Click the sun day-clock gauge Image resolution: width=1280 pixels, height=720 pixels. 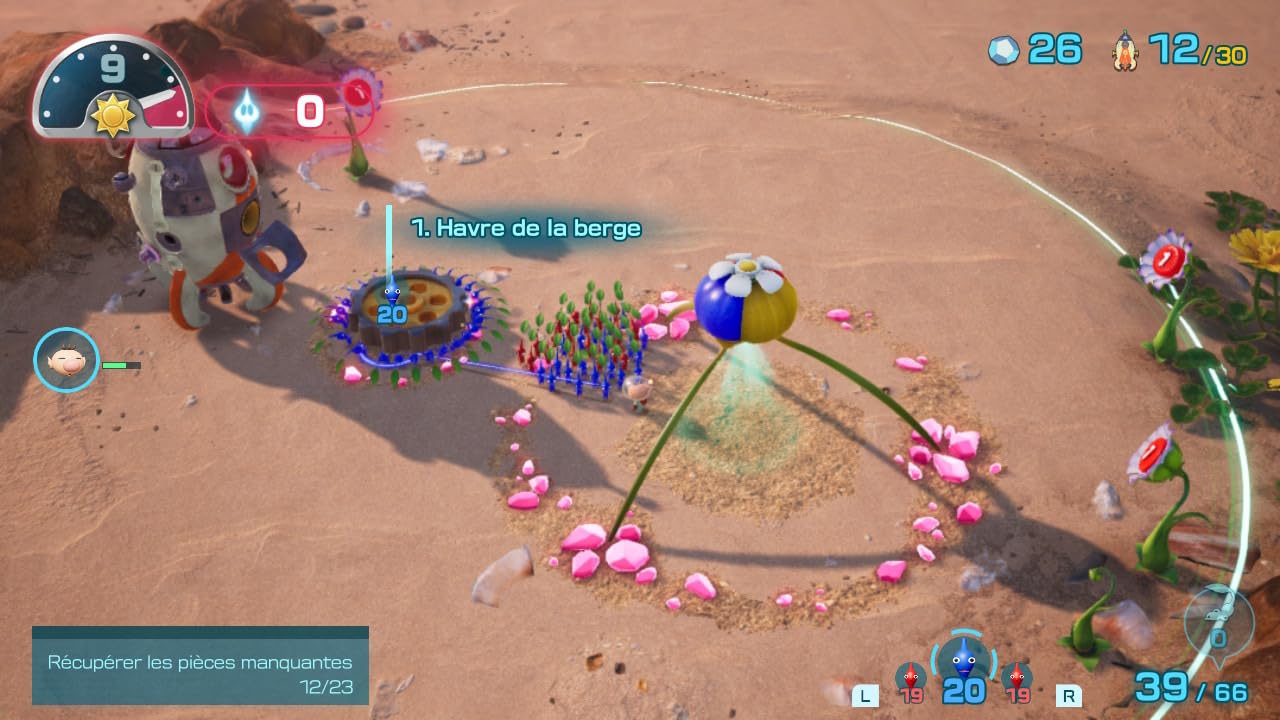point(112,88)
